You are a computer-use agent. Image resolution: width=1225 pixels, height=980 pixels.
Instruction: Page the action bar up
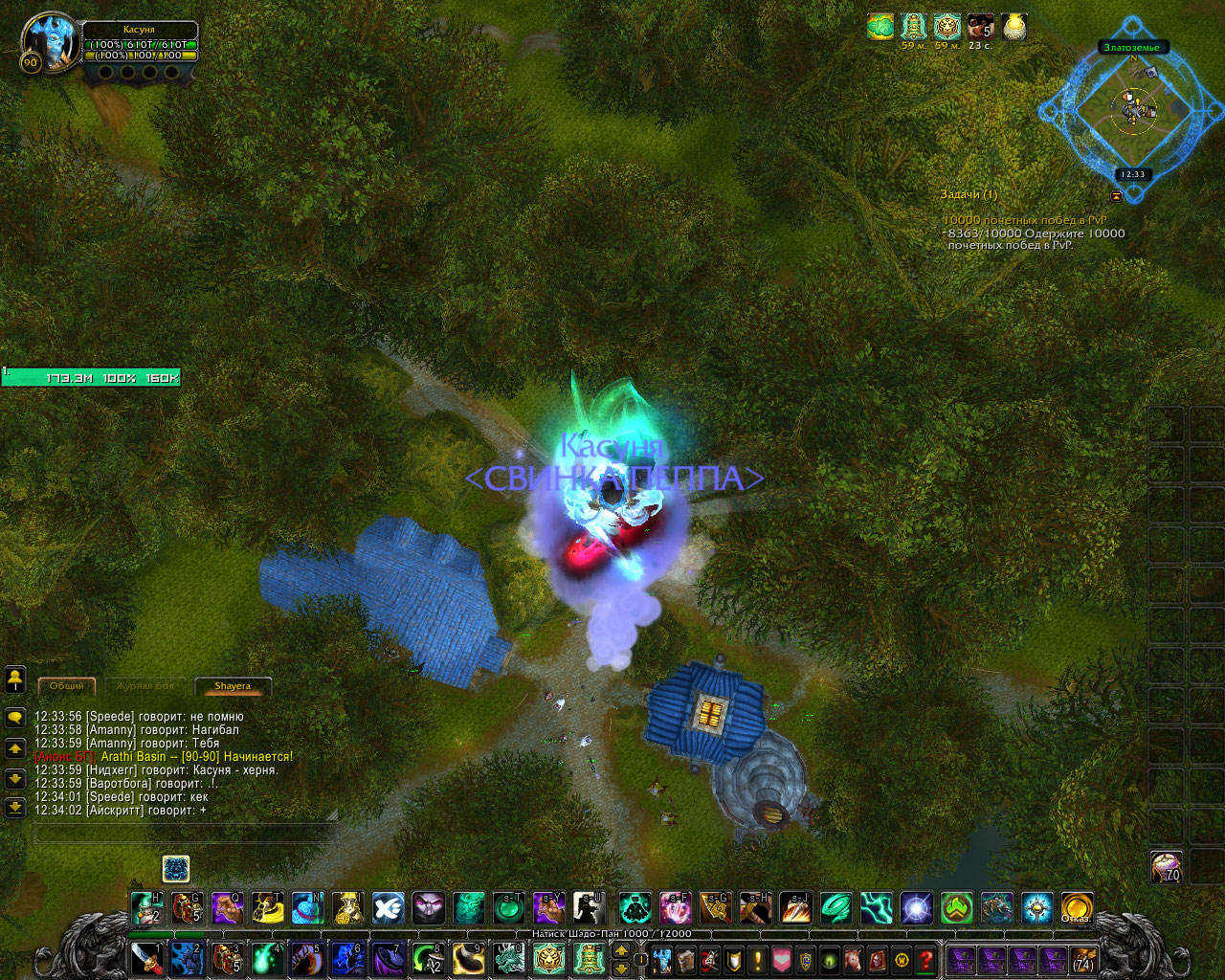point(621,950)
